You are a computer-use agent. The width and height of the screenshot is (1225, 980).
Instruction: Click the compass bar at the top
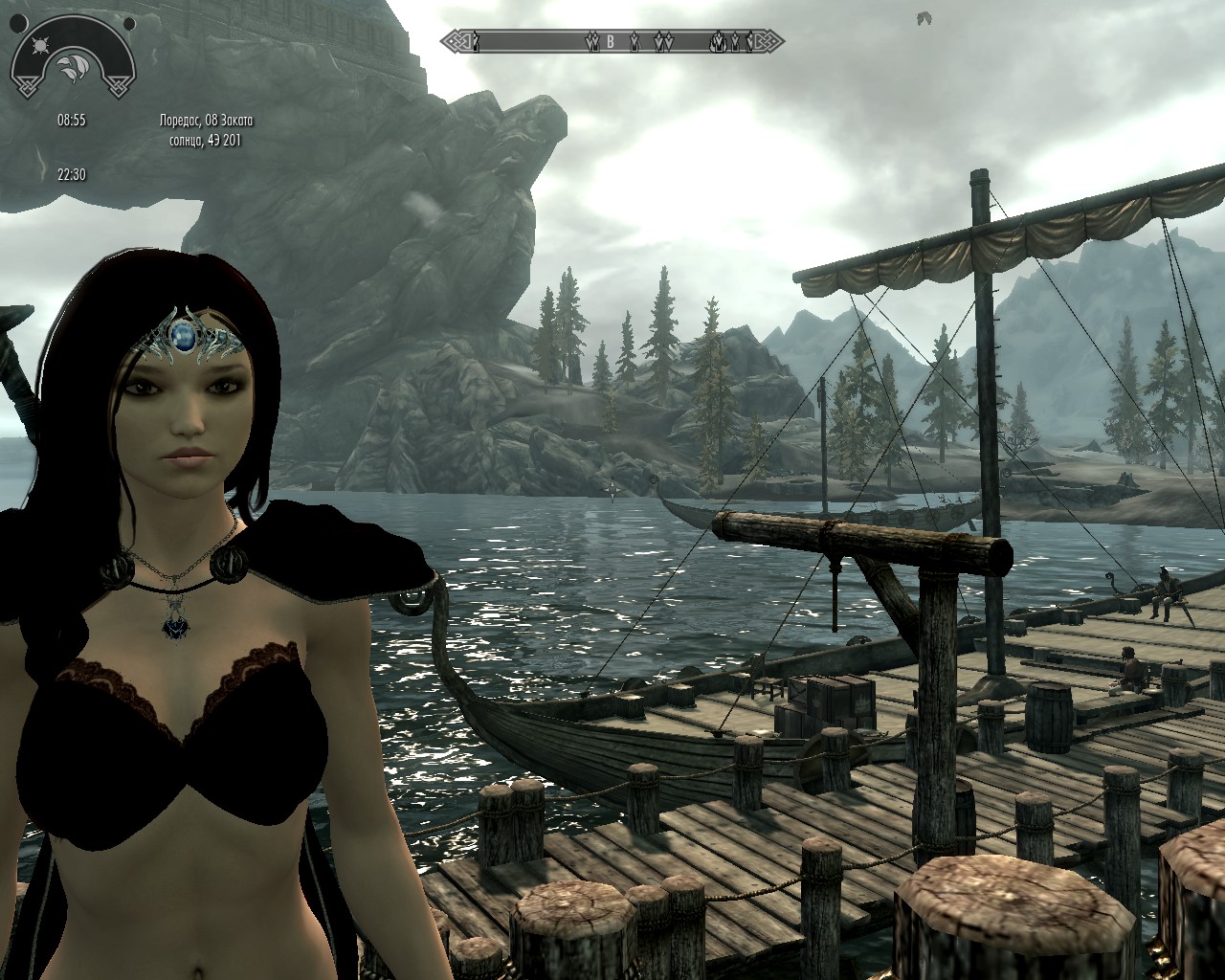click(x=612, y=41)
